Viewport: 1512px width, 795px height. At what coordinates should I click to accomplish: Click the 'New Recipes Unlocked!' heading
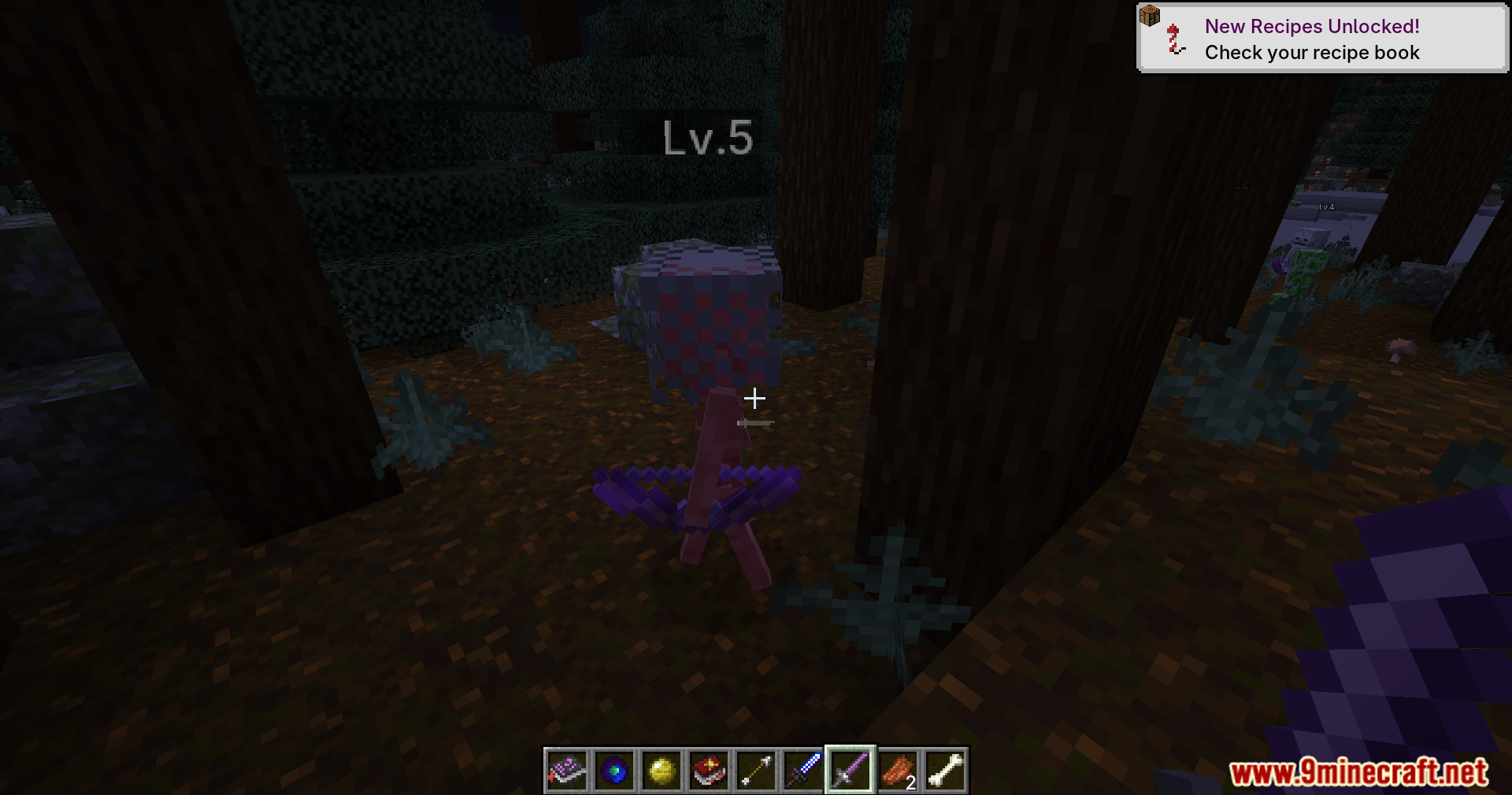[1312, 26]
